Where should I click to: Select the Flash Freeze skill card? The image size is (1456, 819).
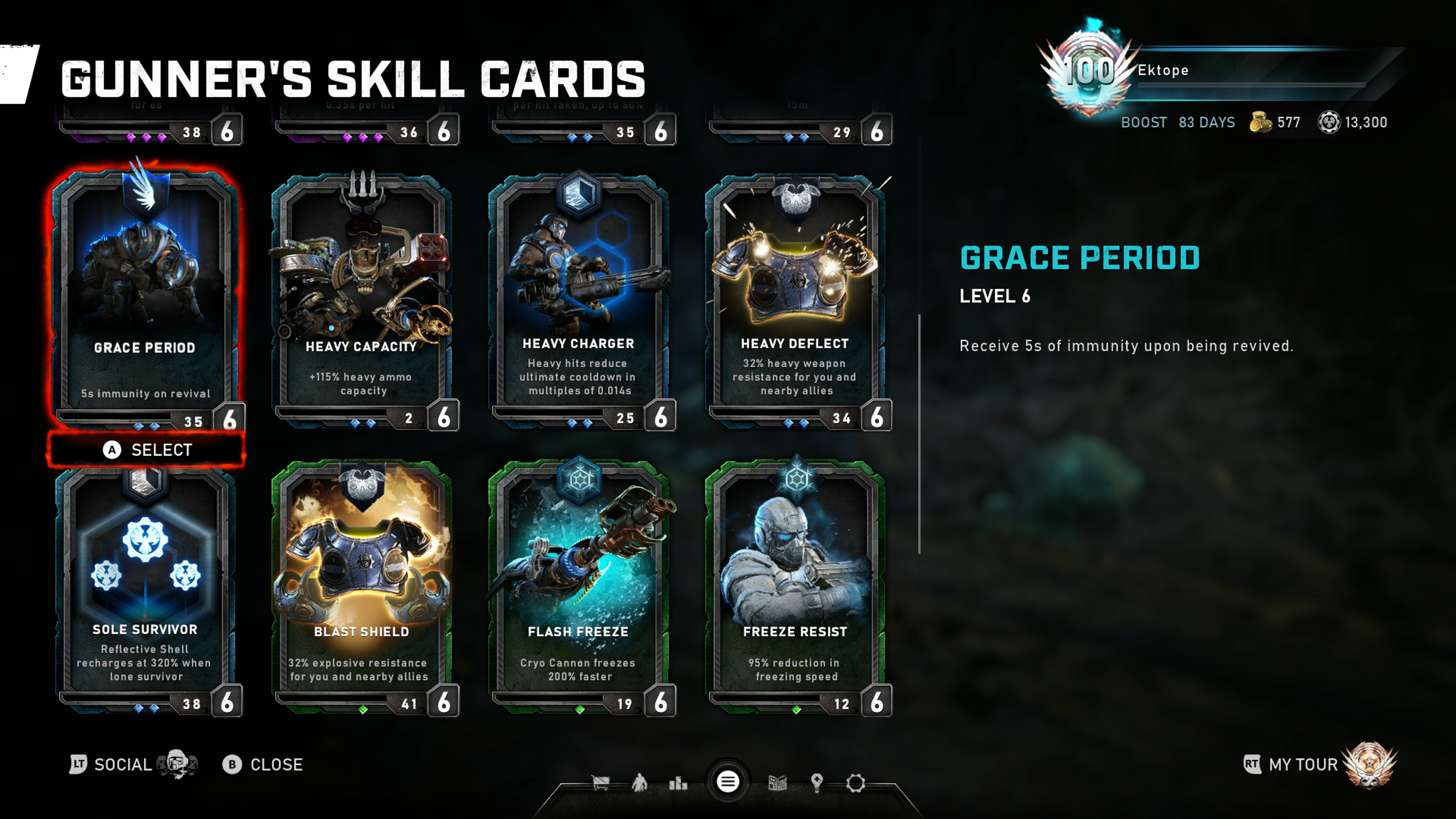pos(578,588)
